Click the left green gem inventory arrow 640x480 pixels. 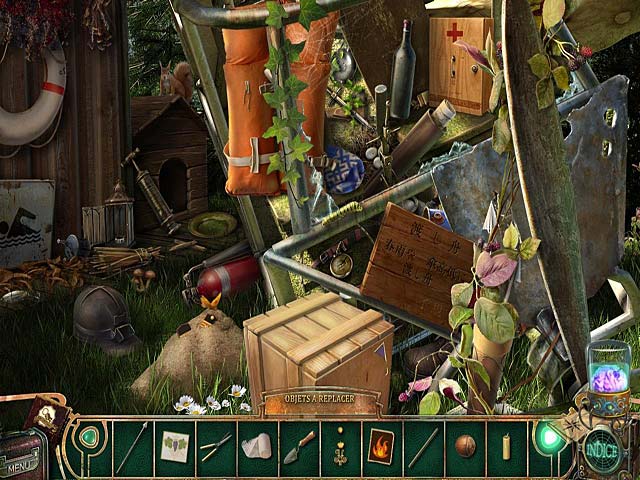click(90, 437)
